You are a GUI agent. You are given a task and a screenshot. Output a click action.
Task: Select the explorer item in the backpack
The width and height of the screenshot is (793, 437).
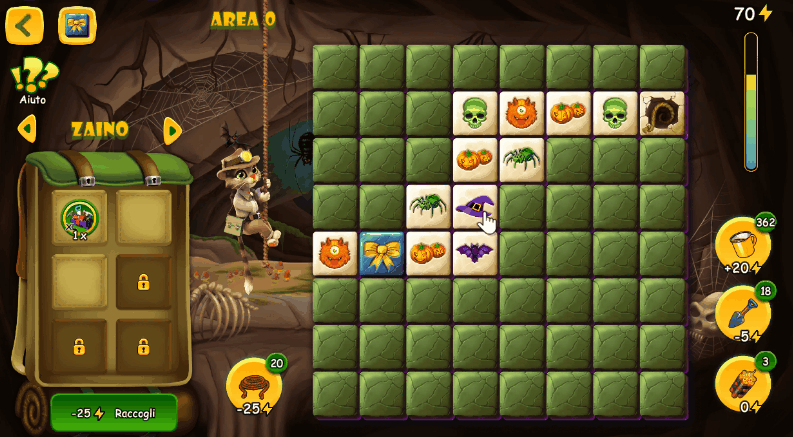tap(79, 219)
